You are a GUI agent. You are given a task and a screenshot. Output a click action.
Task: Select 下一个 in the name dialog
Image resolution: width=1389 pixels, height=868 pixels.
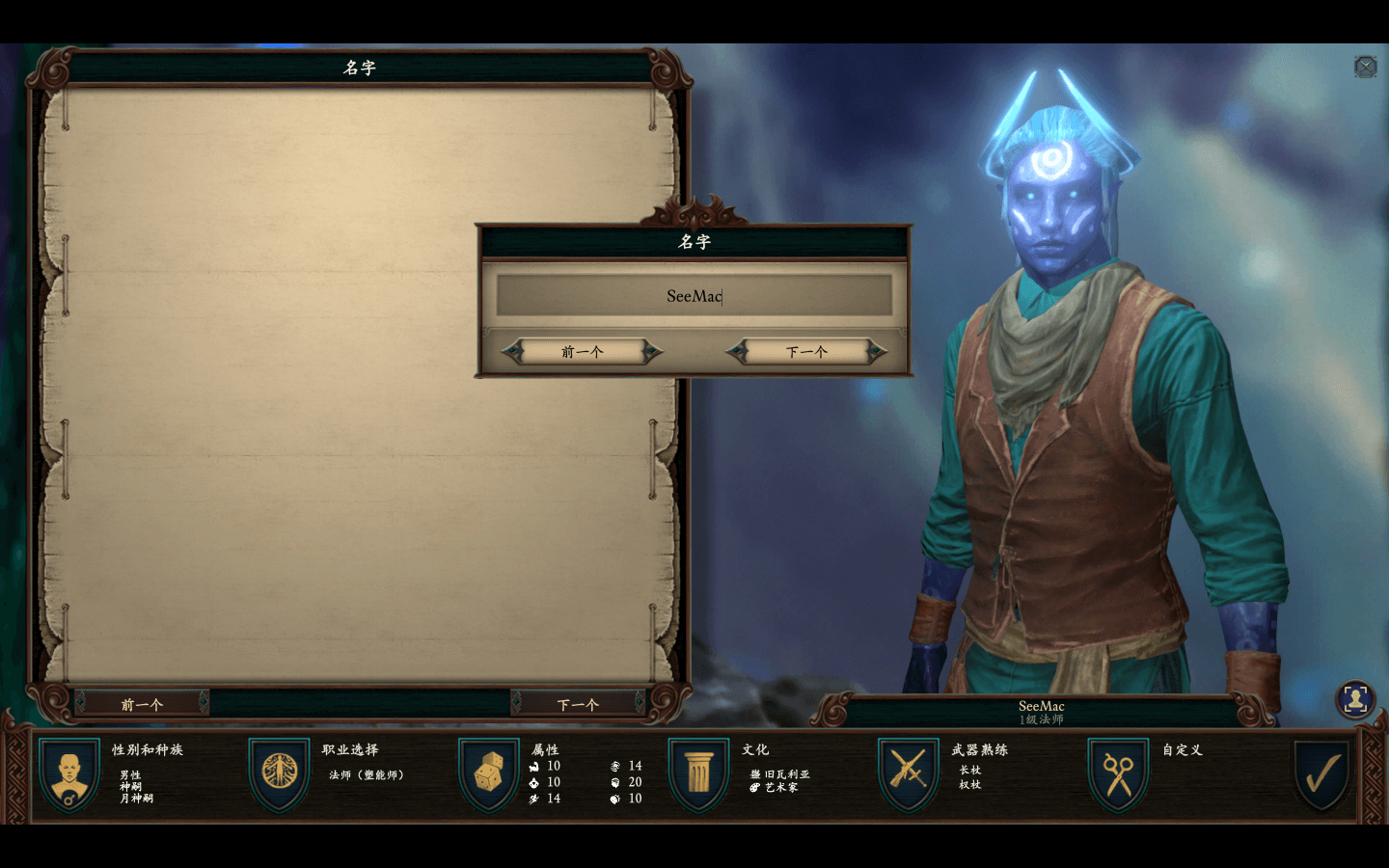click(806, 352)
